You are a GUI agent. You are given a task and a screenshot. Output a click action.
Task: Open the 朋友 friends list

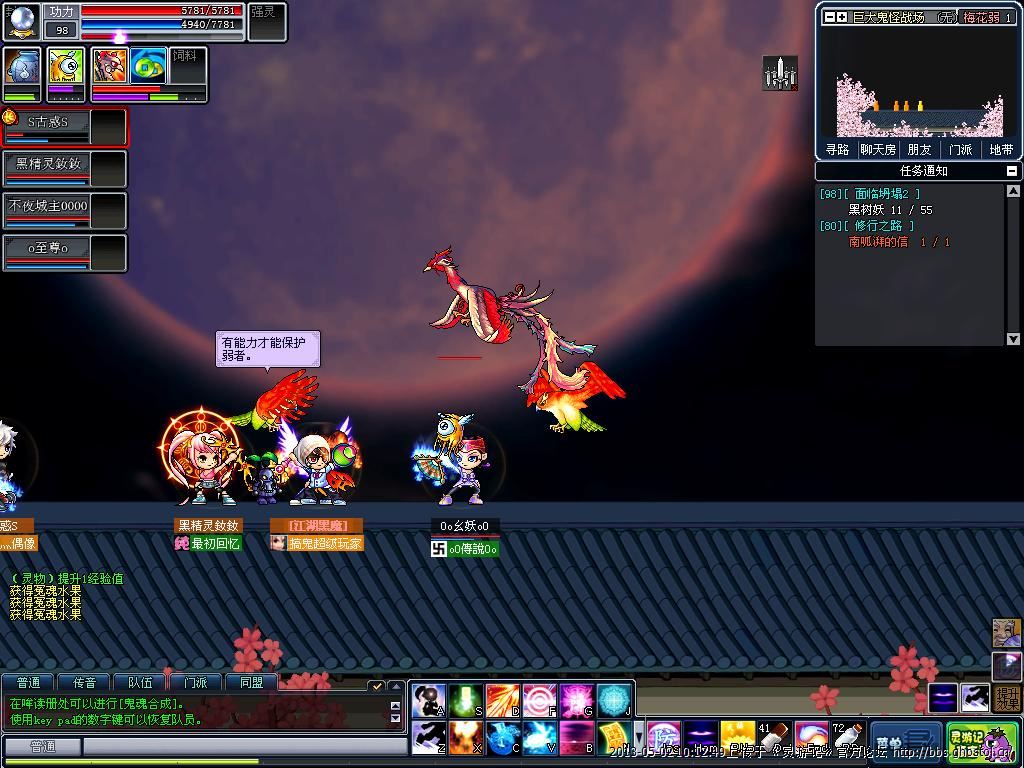[919, 149]
